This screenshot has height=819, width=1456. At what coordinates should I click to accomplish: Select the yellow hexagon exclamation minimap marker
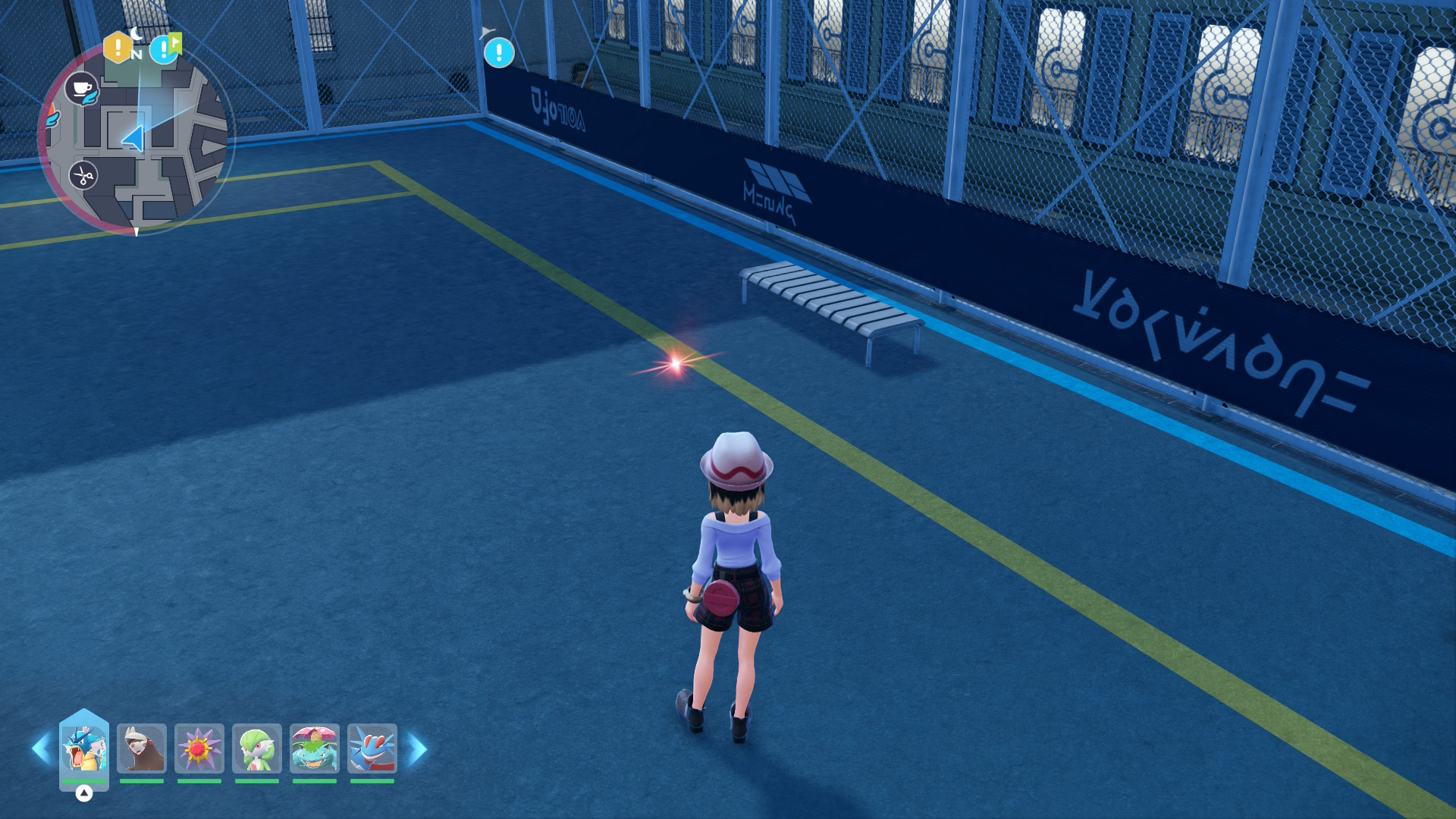pos(118,48)
